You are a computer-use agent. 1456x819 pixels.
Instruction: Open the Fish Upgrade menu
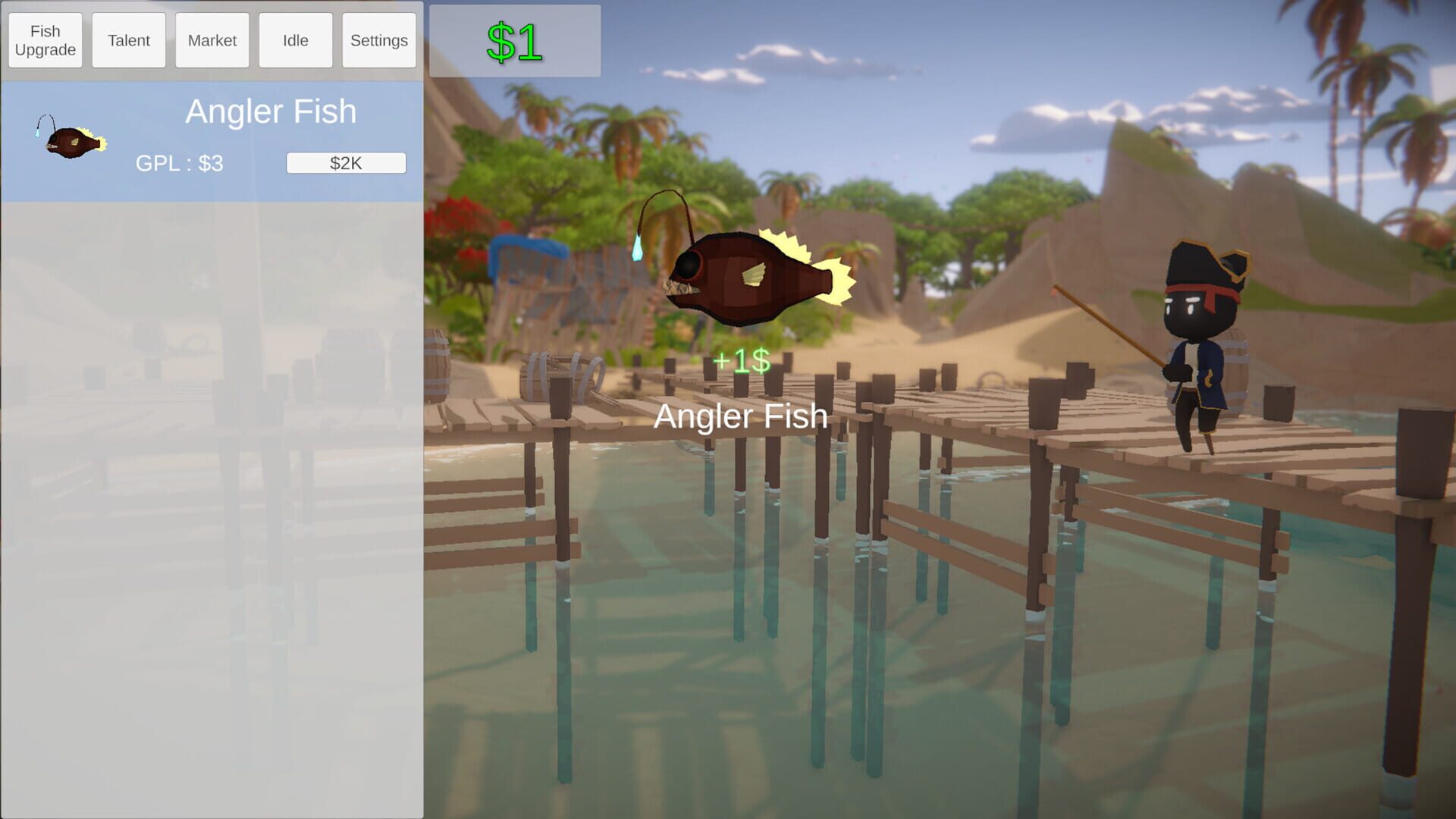click(x=45, y=39)
